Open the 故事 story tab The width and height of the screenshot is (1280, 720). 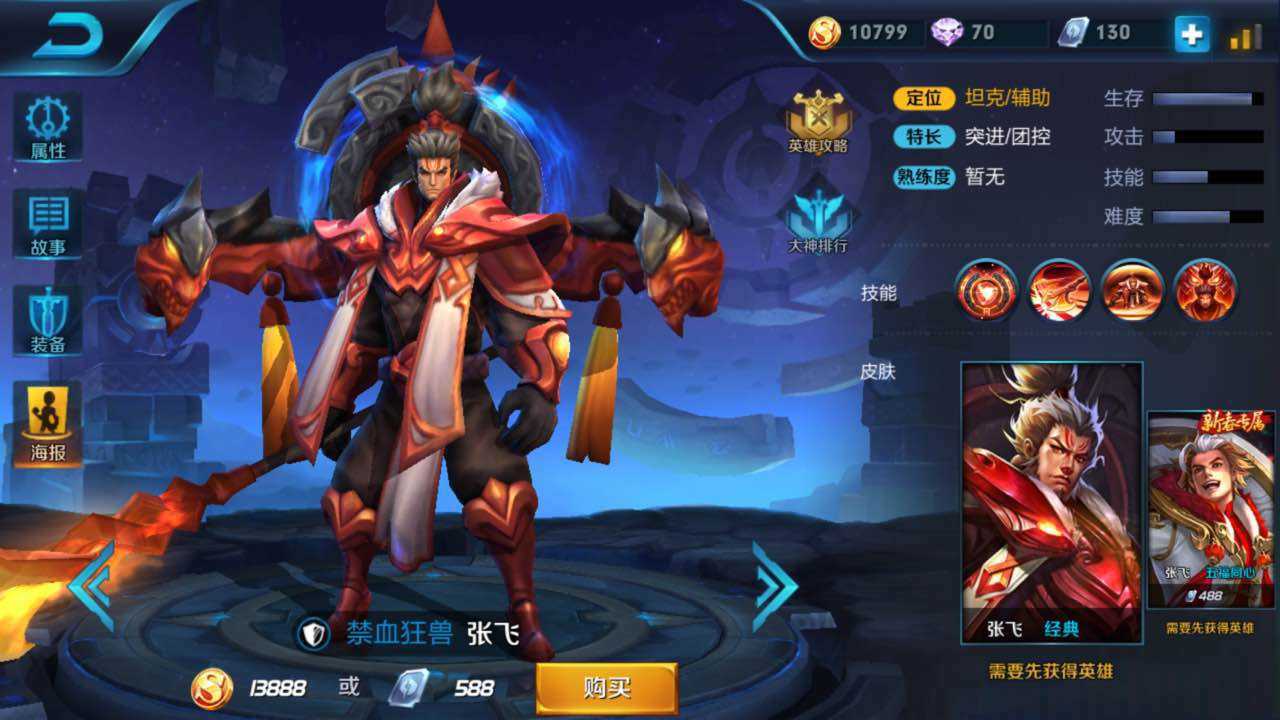(x=47, y=224)
